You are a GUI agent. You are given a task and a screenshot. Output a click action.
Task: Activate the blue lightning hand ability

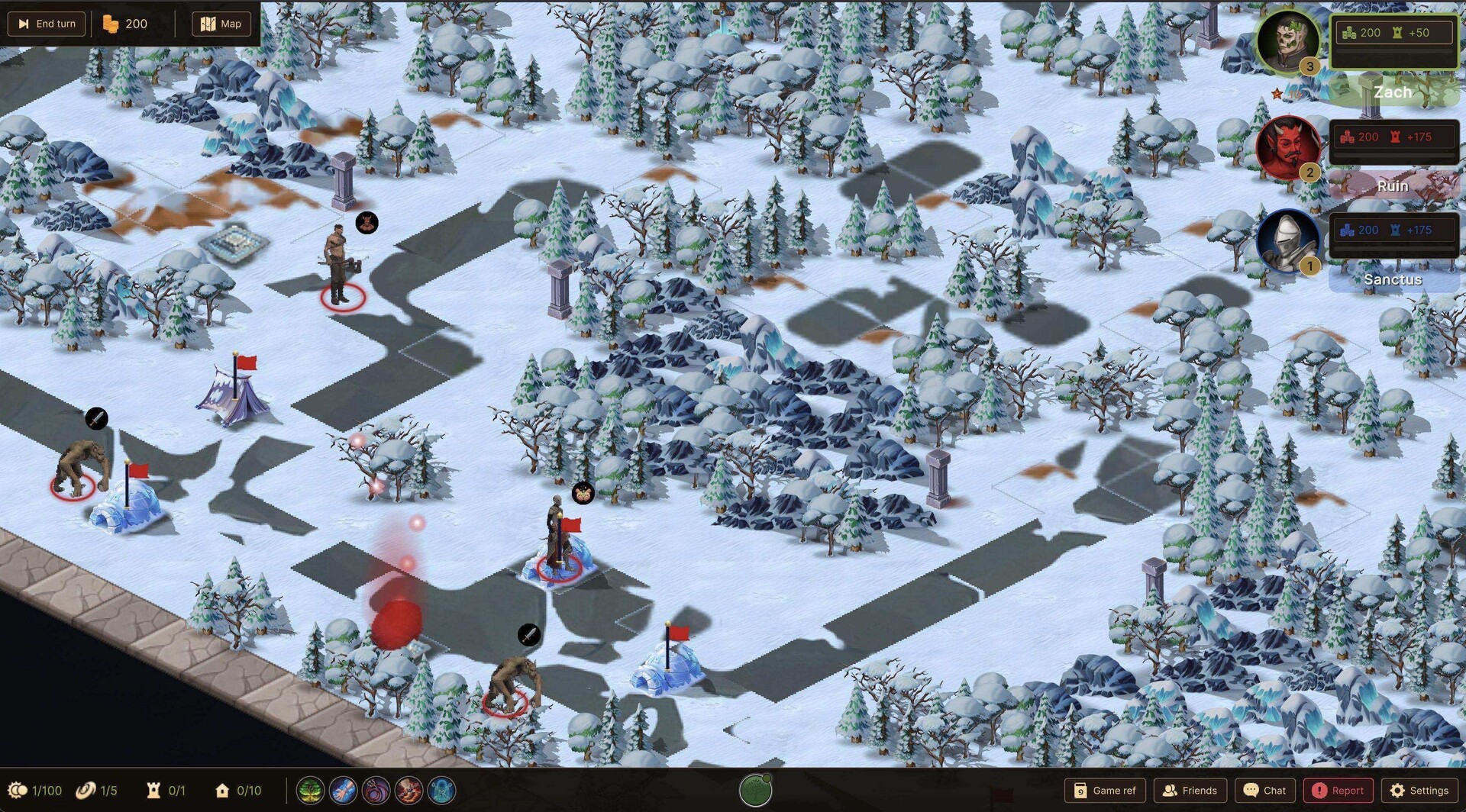pos(343,791)
